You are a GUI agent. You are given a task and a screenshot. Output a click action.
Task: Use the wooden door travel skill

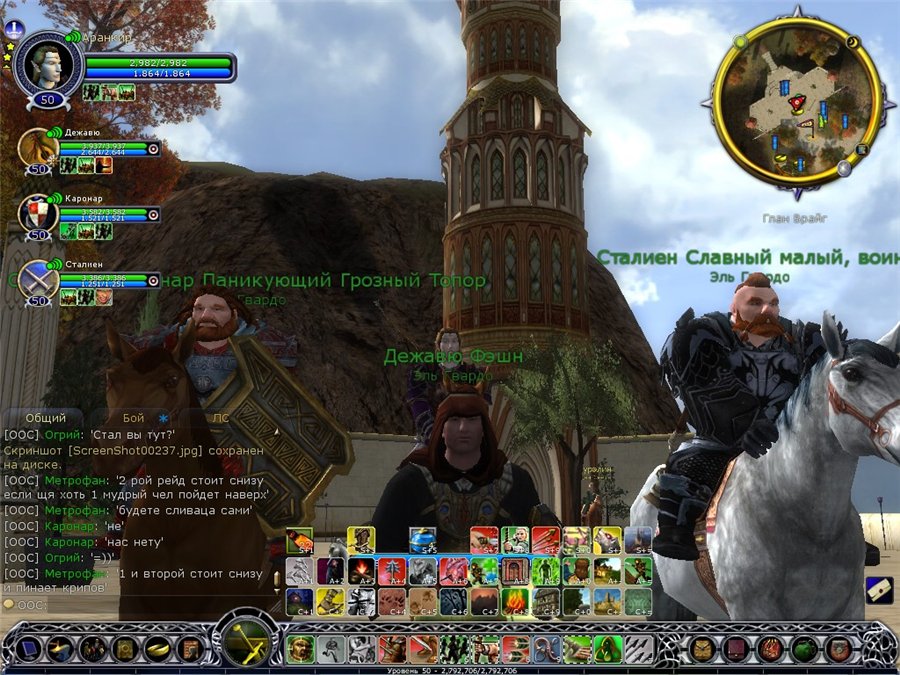pos(515,571)
